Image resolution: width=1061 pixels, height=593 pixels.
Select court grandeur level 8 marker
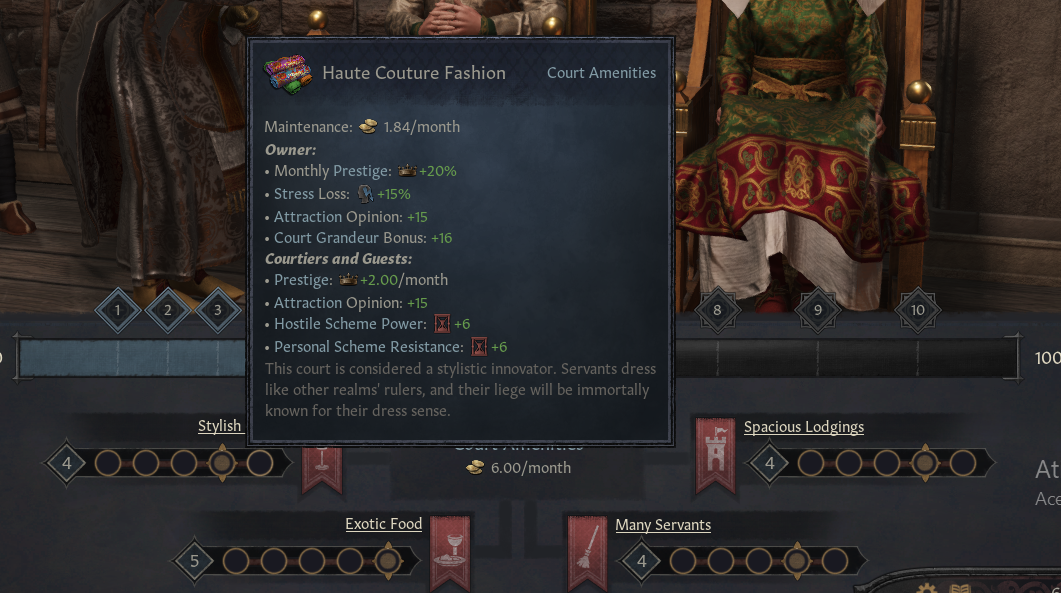click(x=717, y=310)
